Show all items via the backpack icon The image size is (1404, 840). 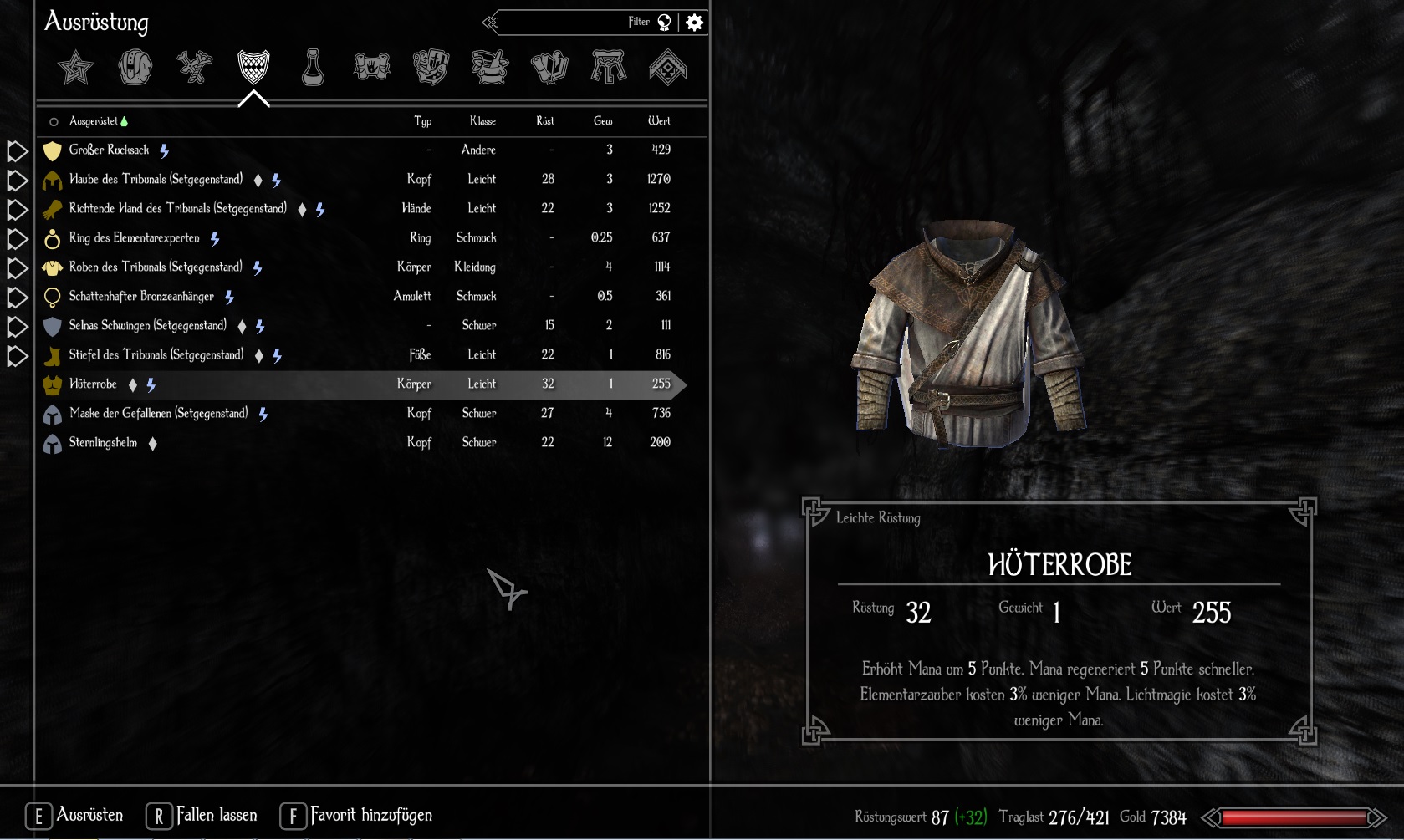pos(135,68)
